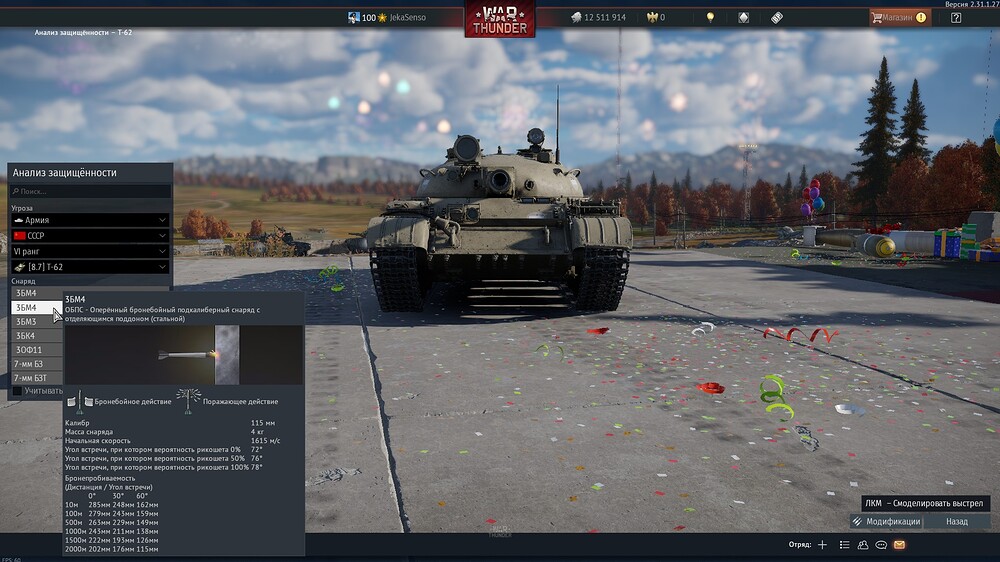Toggle the Учитывать checkbox

[16, 391]
